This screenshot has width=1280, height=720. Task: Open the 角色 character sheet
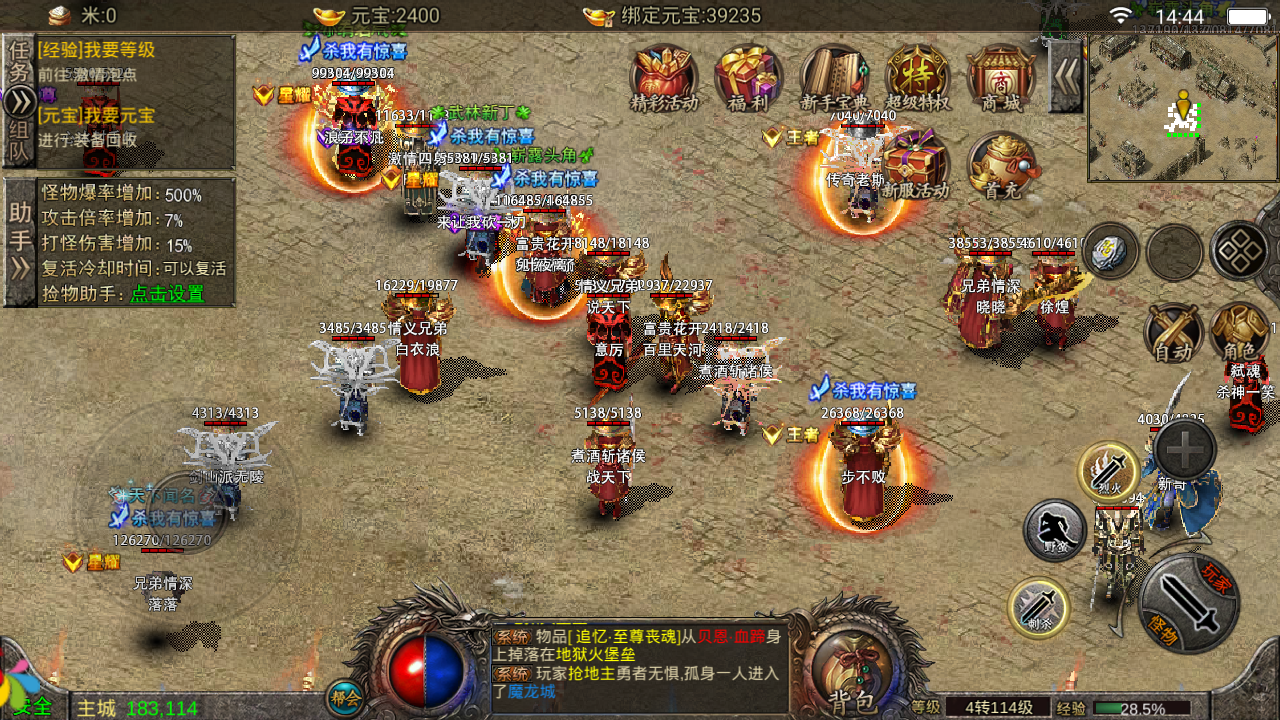pos(1239,332)
